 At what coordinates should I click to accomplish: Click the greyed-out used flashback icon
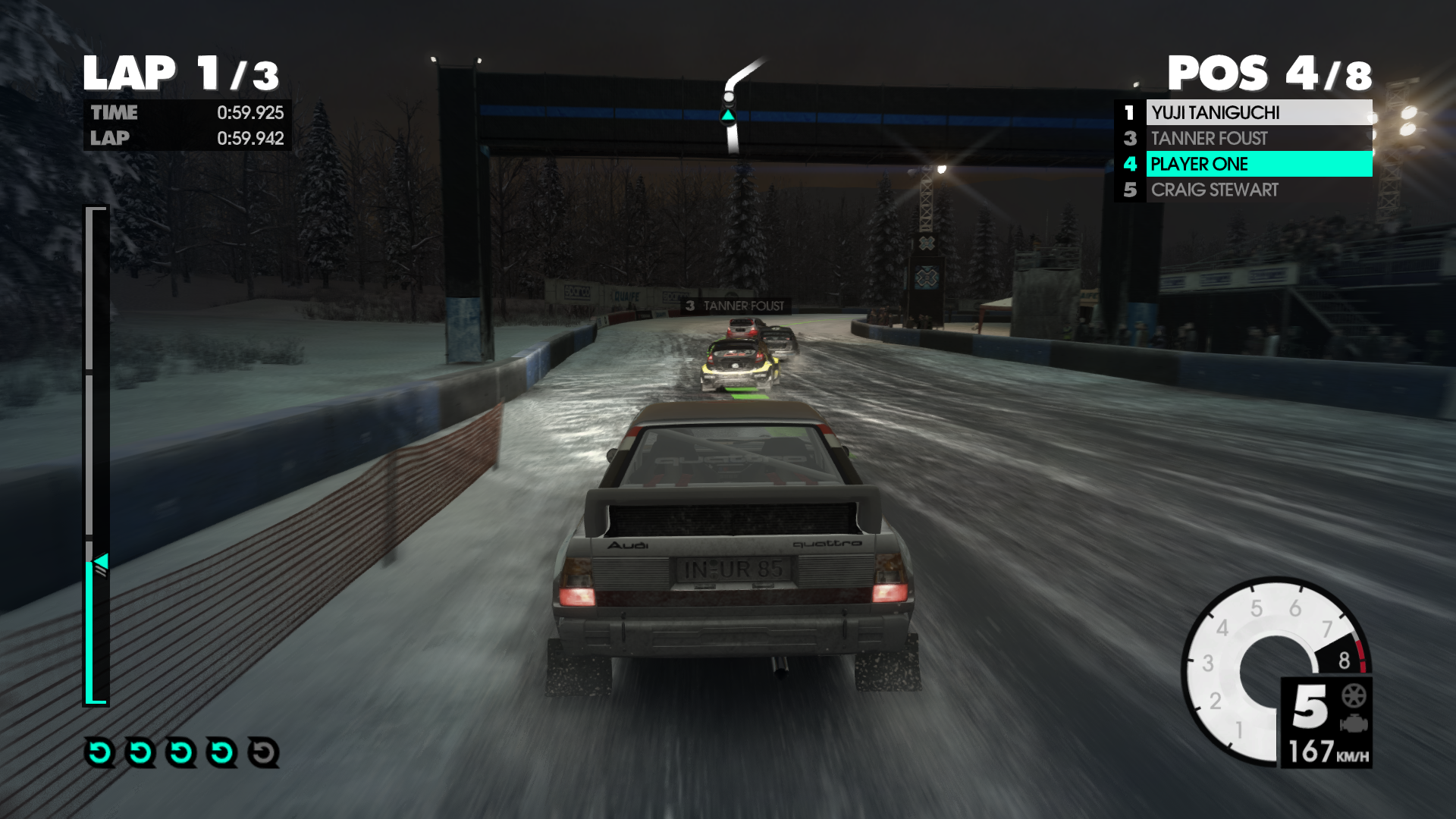click(263, 752)
